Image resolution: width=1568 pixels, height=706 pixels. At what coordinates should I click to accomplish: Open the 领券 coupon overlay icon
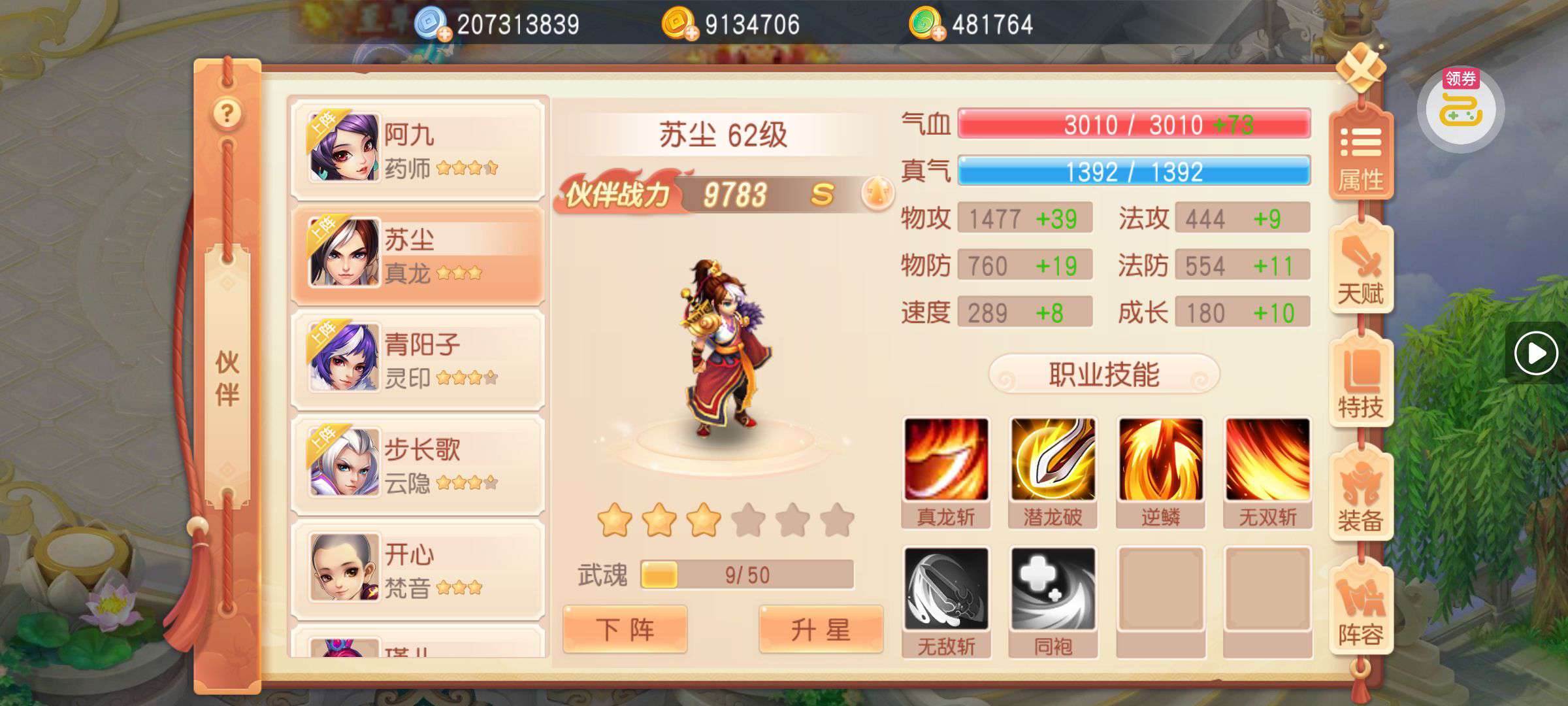[x=1461, y=109]
